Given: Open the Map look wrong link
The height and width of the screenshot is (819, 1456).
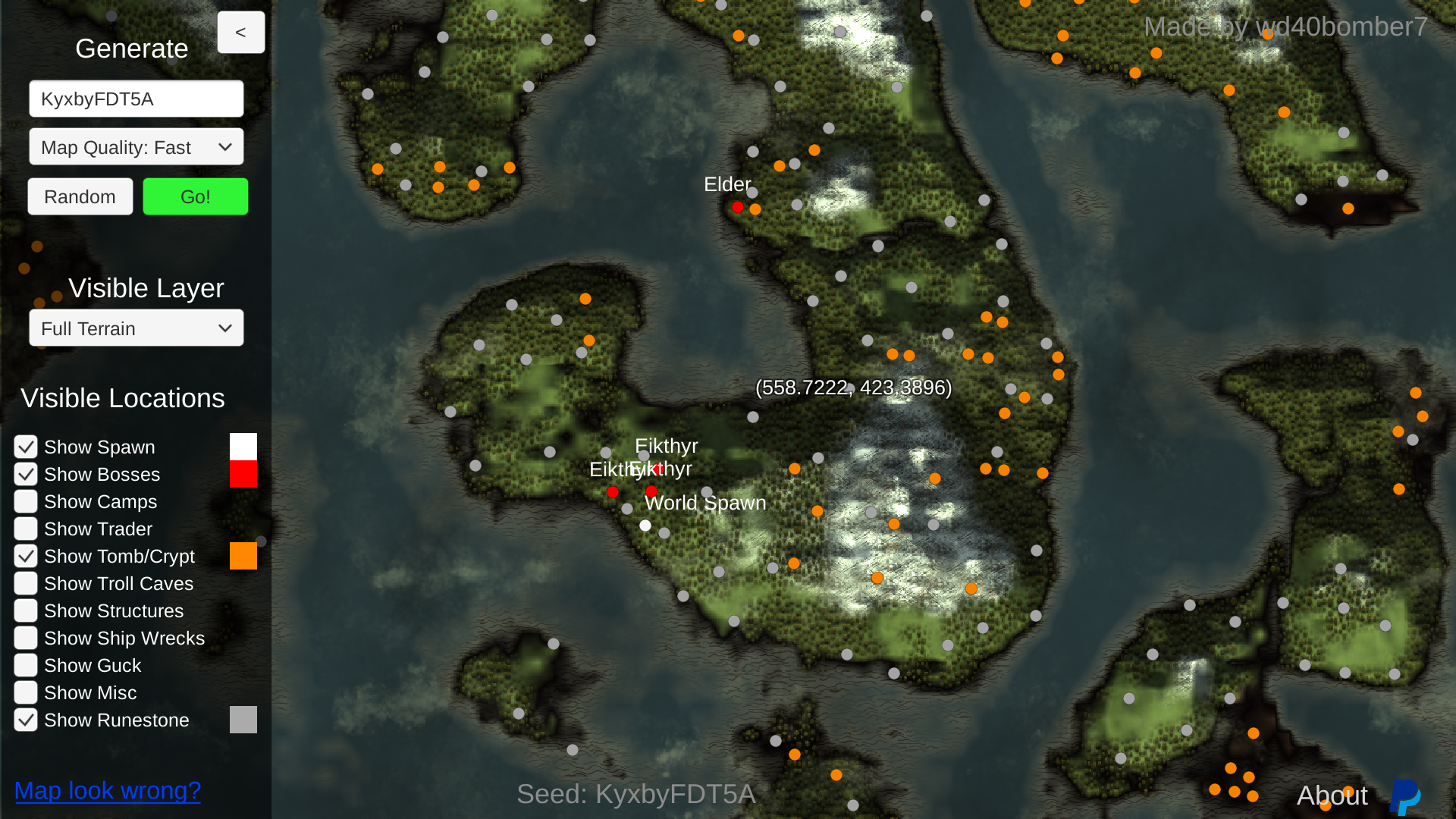Looking at the screenshot, I should [107, 790].
